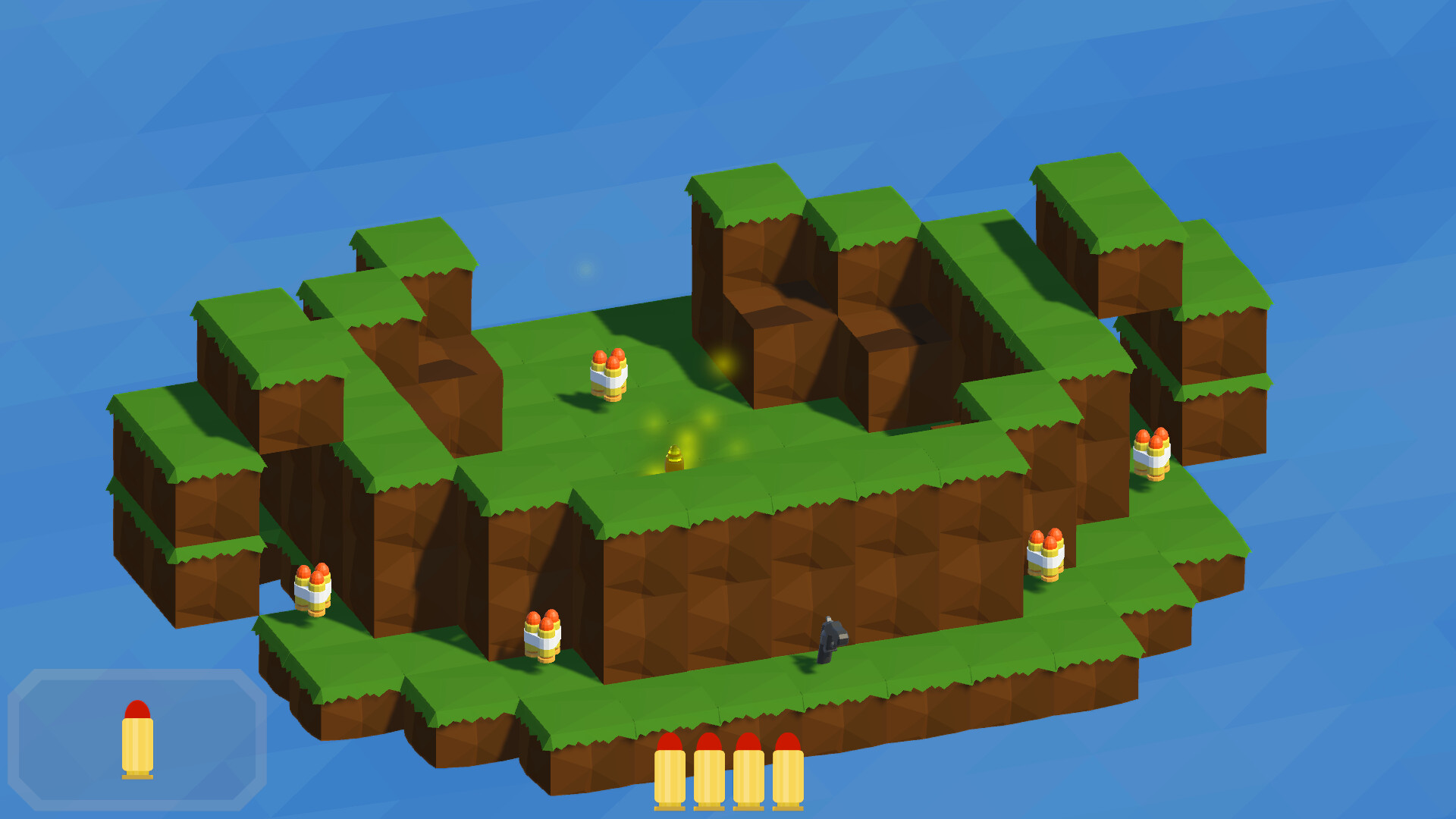The image size is (1456, 819).
Task: Select the rightmost bullet at bottom center
Action: [787, 766]
